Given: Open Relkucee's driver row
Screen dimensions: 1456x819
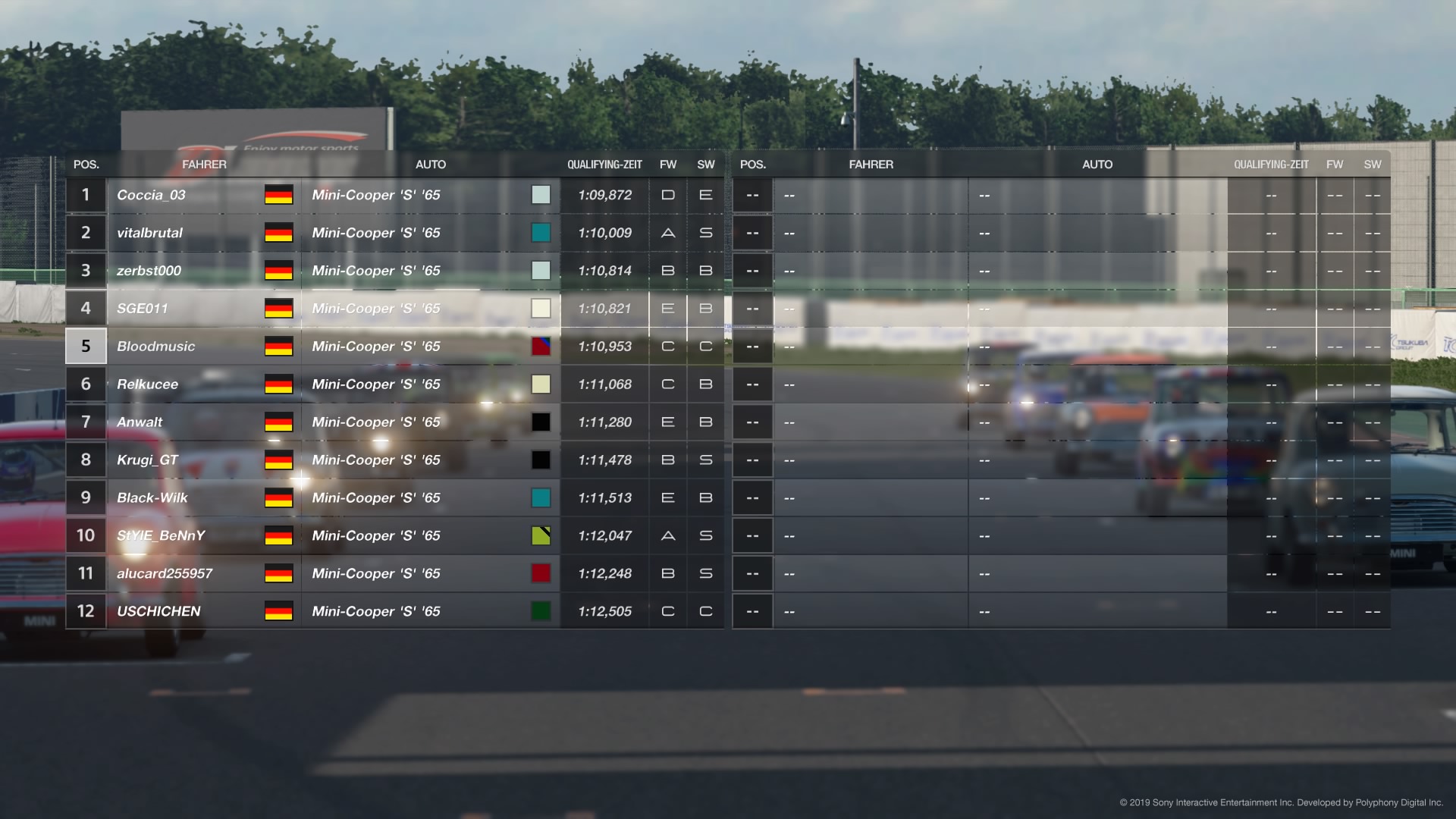Looking at the screenshot, I should coord(148,384).
